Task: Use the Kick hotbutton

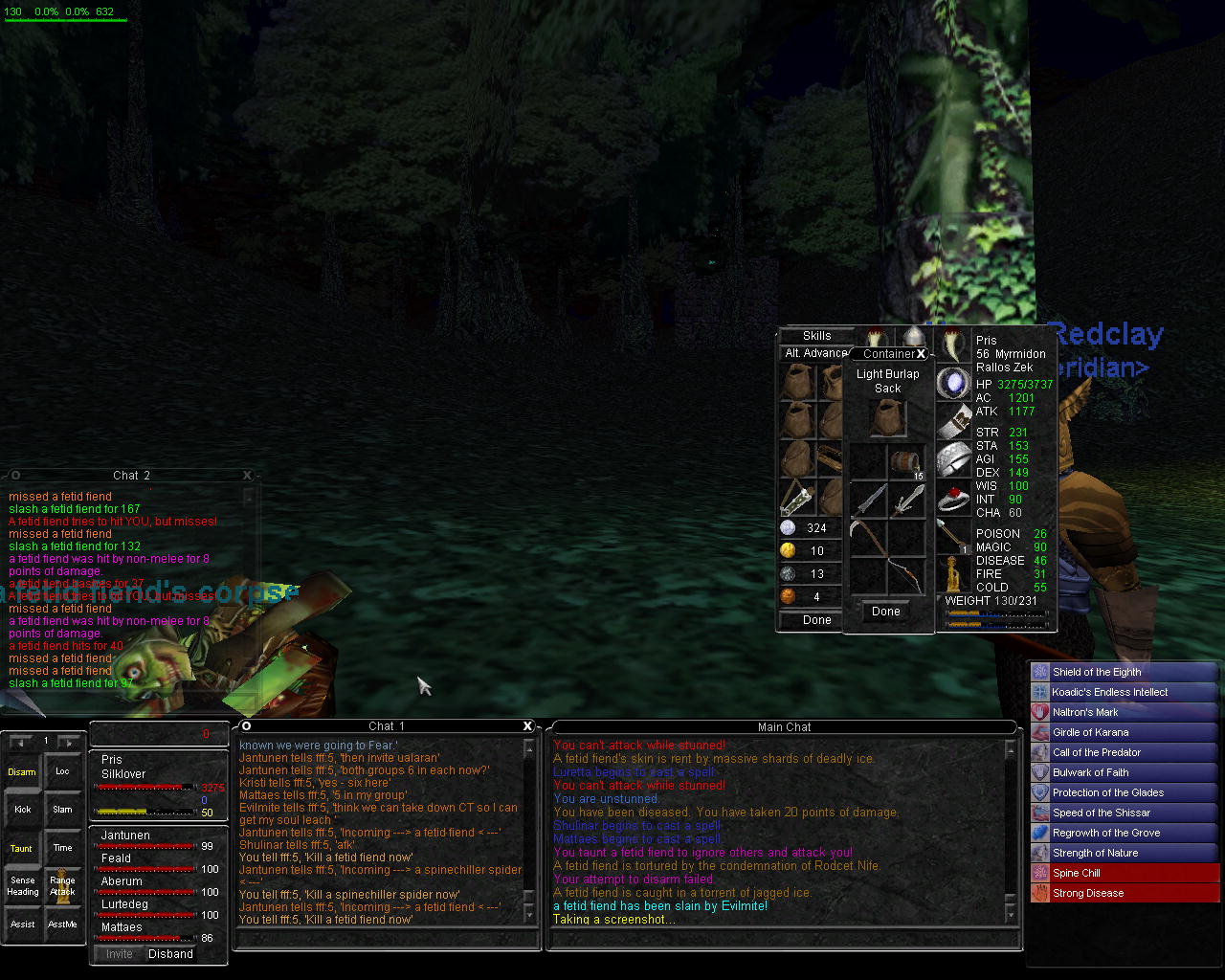Action: 22,810
